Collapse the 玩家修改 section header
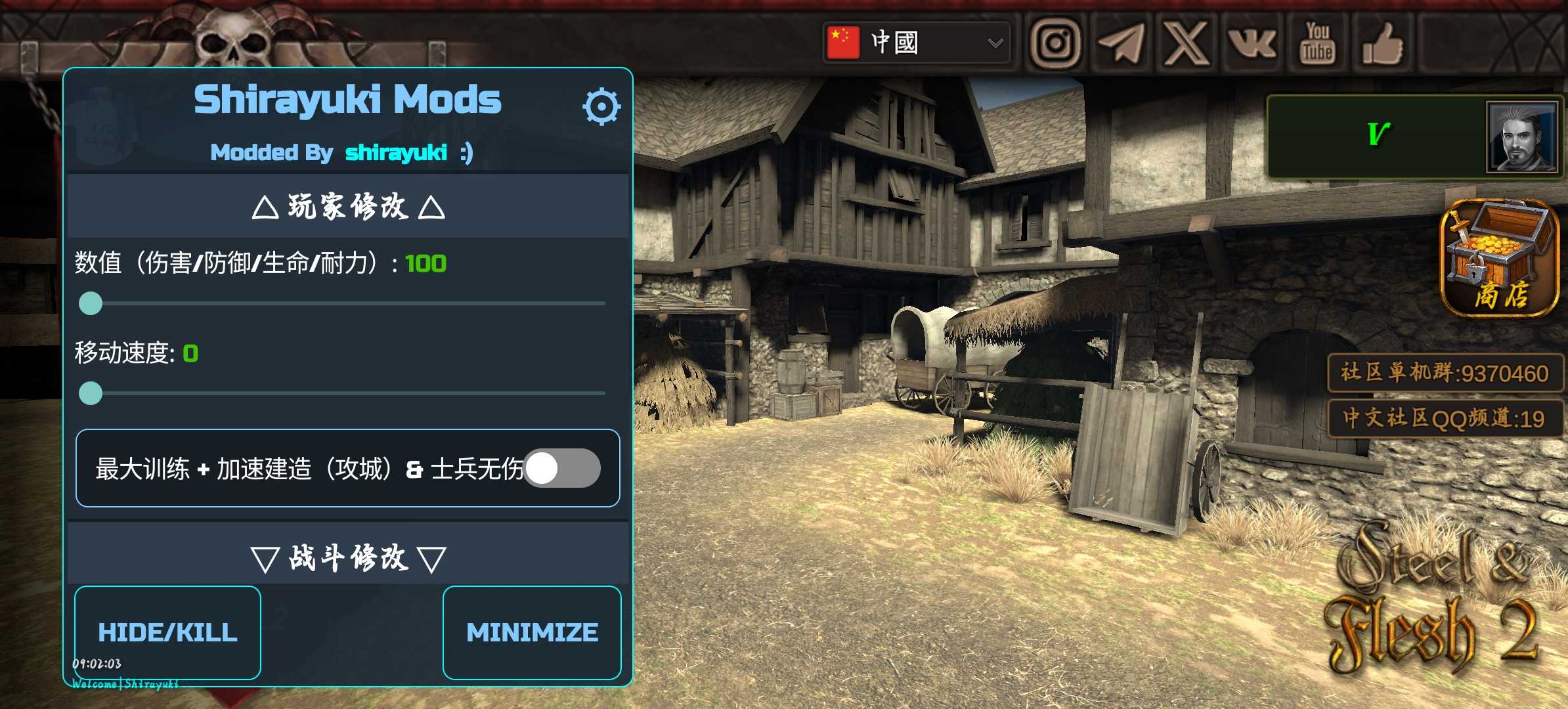 pos(348,207)
